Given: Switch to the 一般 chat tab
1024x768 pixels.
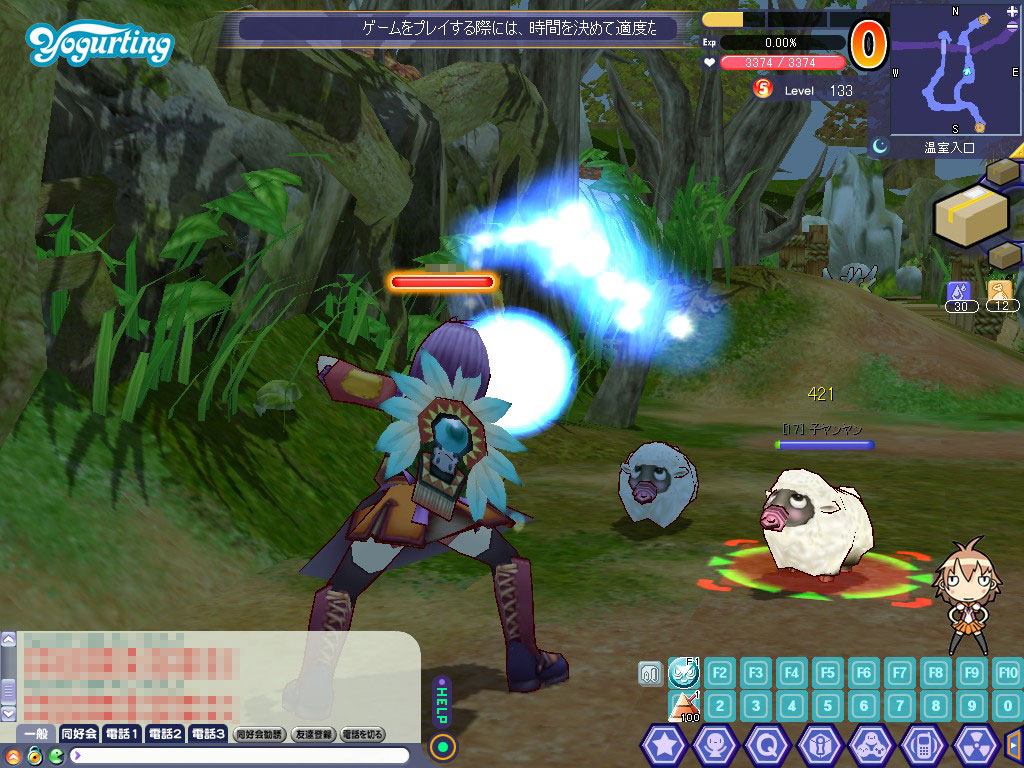Looking at the screenshot, I should (x=35, y=734).
